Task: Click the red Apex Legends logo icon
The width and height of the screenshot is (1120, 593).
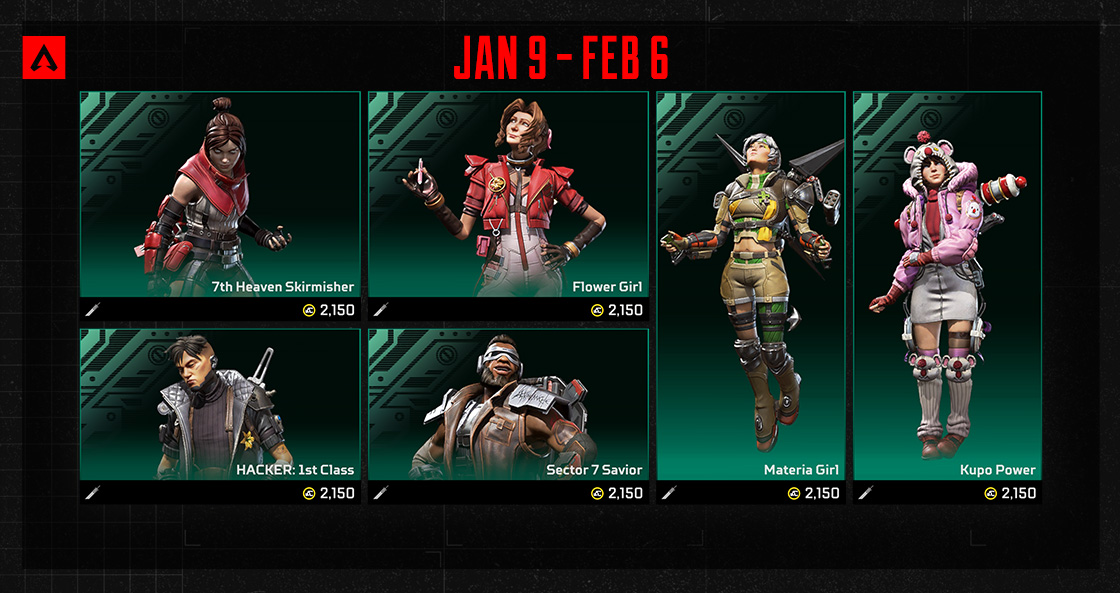Action: [x=43, y=58]
